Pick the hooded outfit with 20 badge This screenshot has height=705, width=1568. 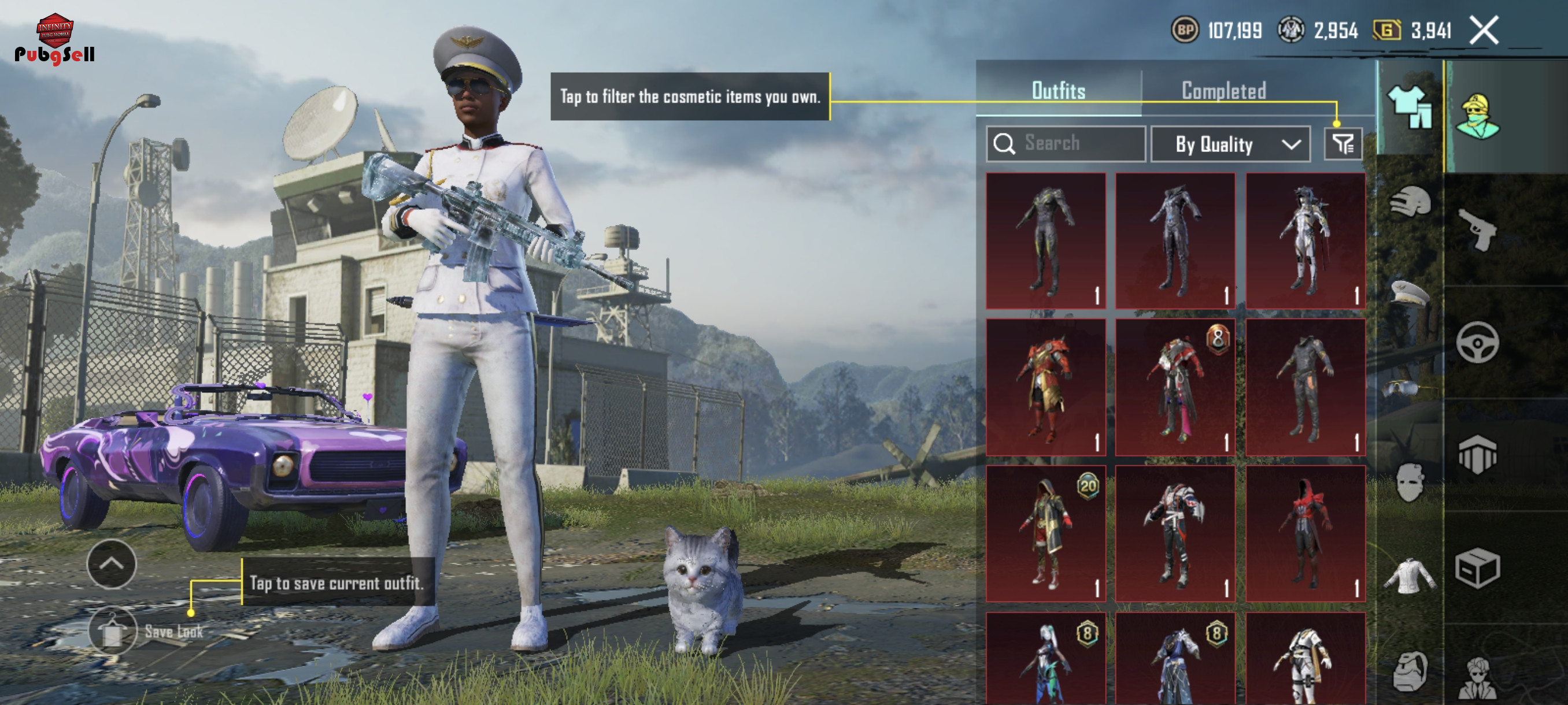[1045, 533]
